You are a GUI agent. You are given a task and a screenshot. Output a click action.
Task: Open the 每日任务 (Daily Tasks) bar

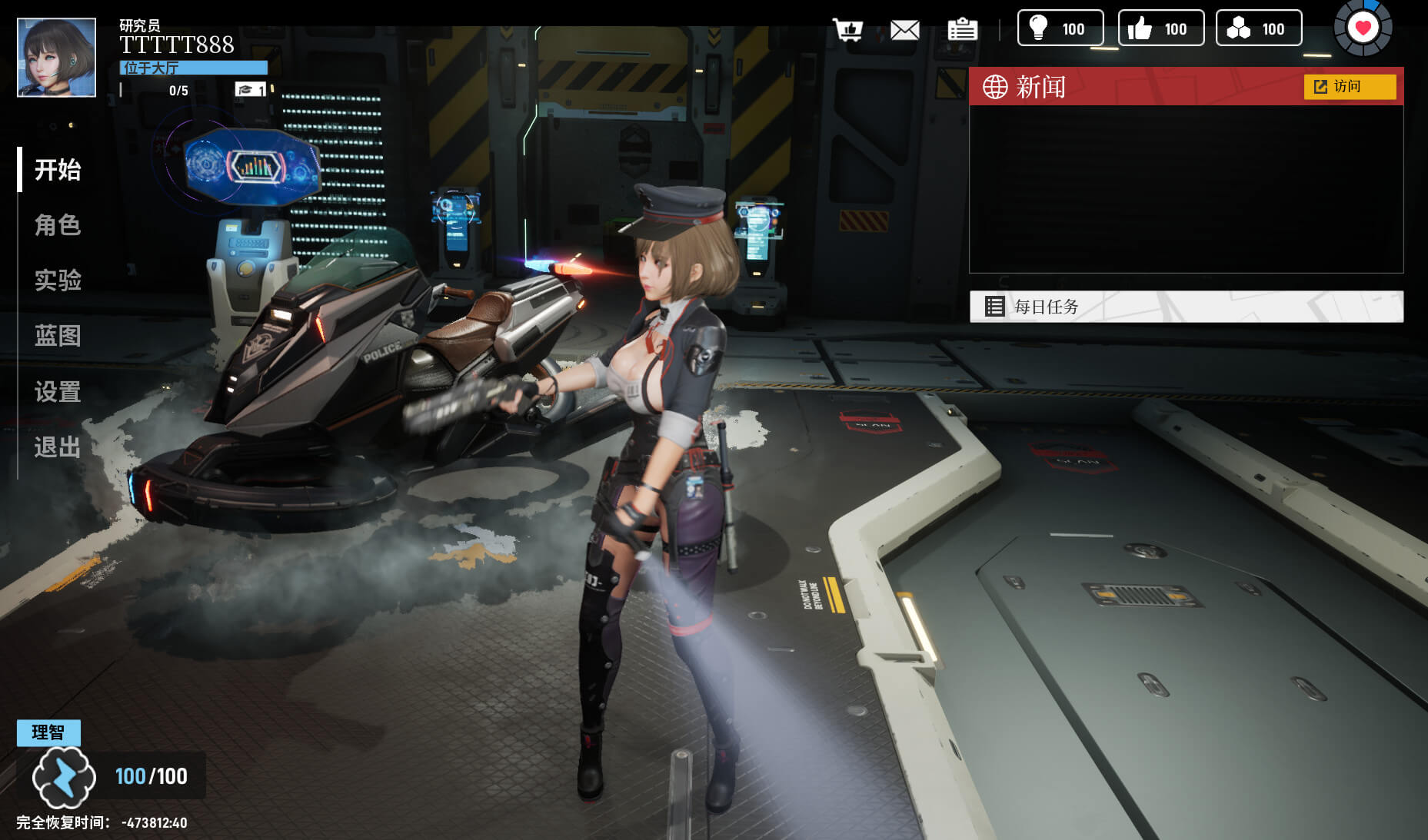[1186, 307]
